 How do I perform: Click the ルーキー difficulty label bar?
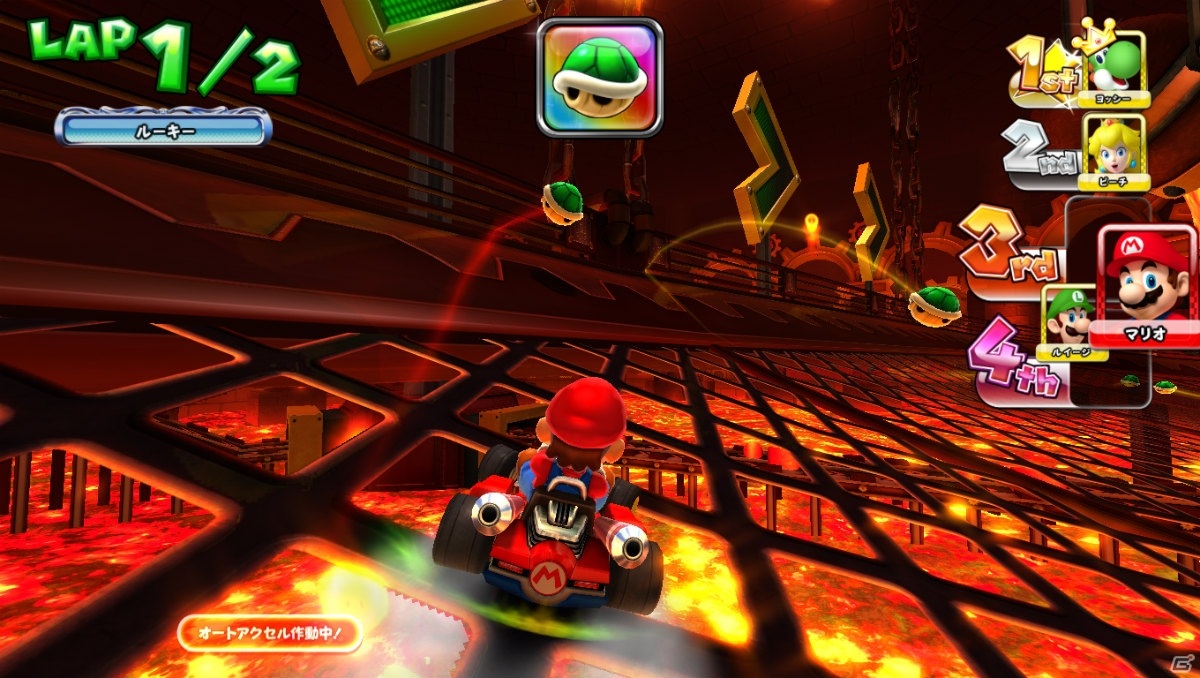tap(163, 129)
